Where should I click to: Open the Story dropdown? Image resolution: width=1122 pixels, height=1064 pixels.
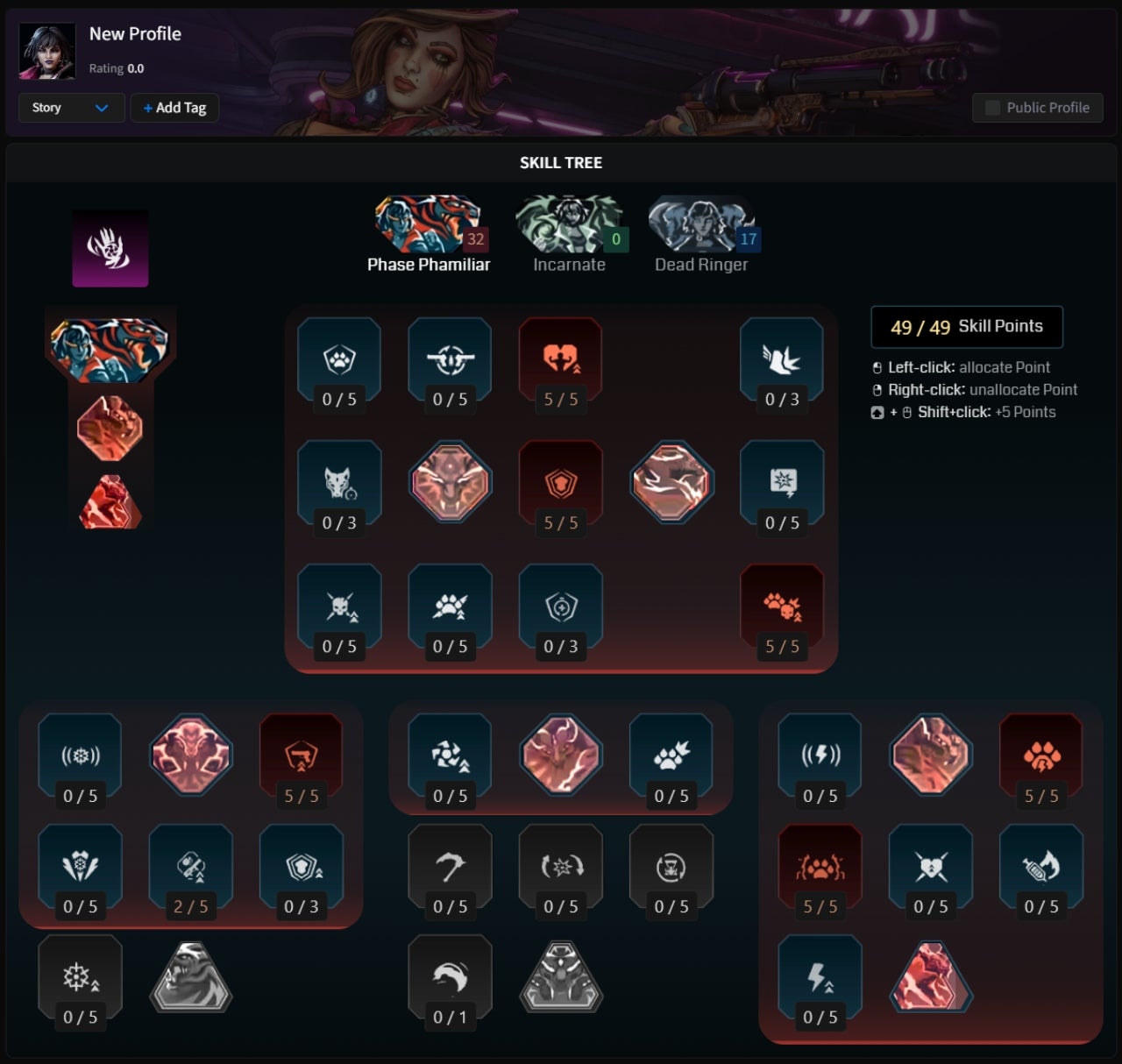(x=70, y=108)
